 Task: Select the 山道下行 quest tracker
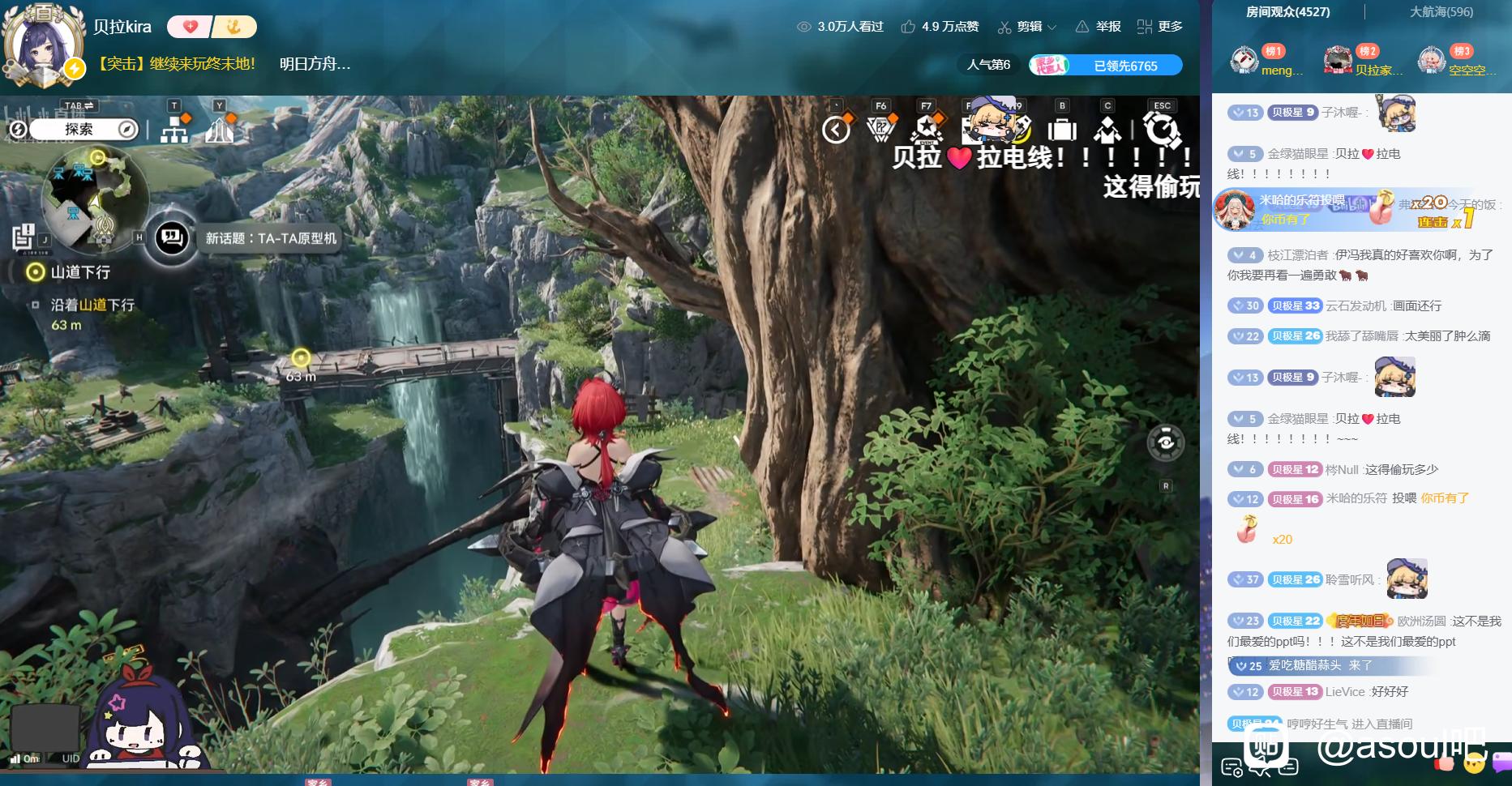pyautogui.click(x=79, y=272)
